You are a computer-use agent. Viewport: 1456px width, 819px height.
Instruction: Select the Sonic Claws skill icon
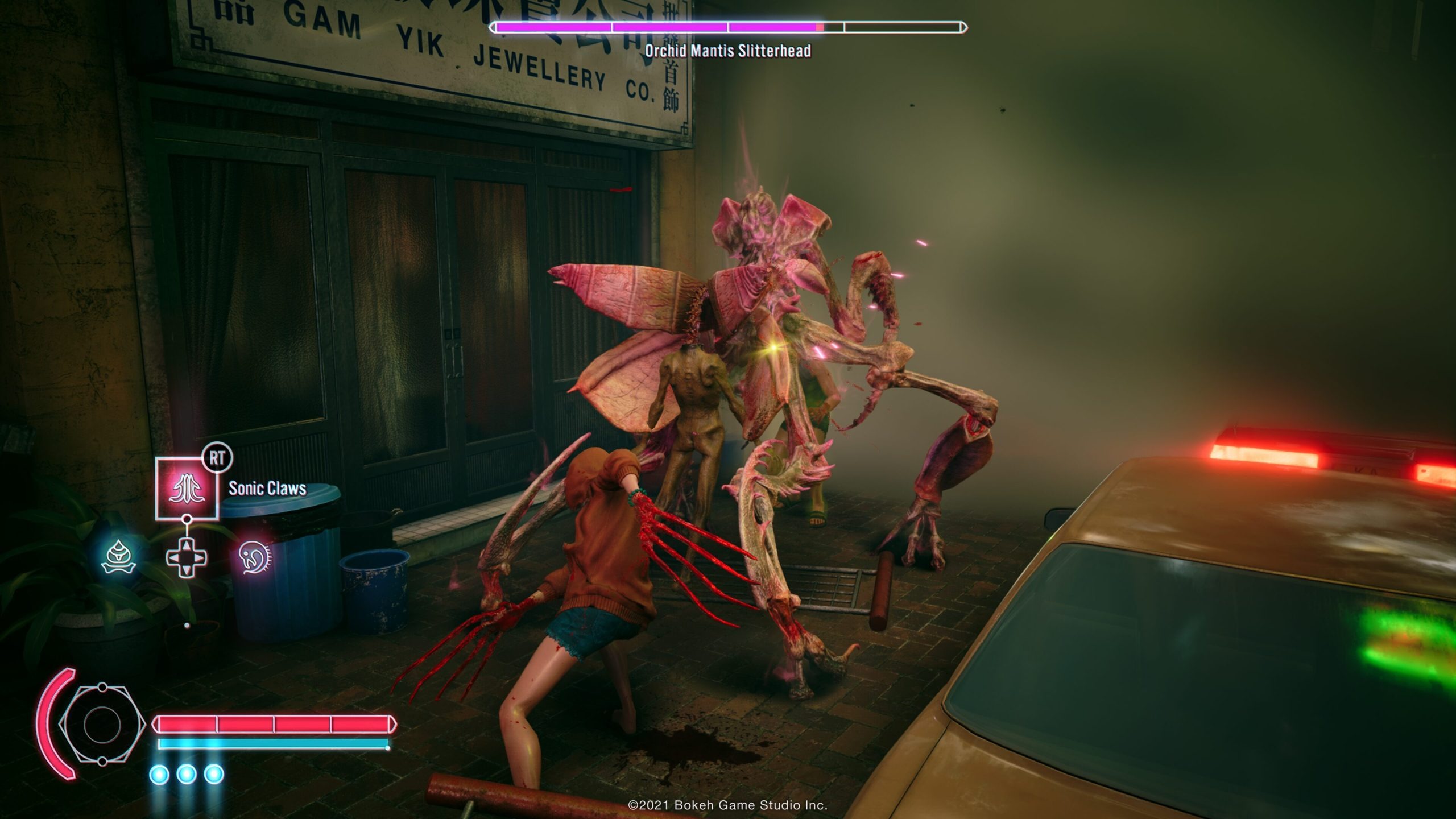pos(188,488)
